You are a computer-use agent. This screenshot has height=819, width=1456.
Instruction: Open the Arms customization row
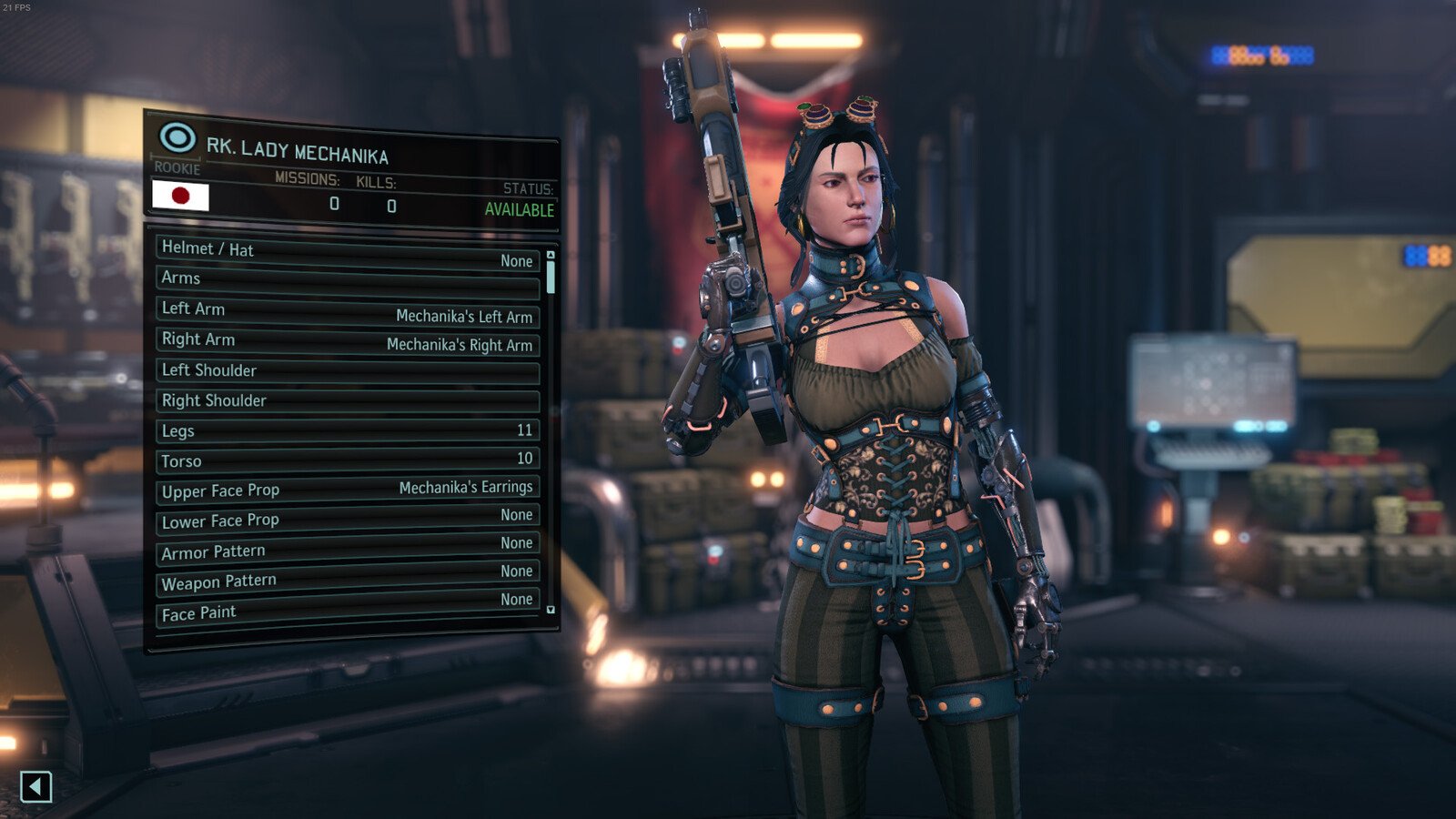[x=348, y=281]
